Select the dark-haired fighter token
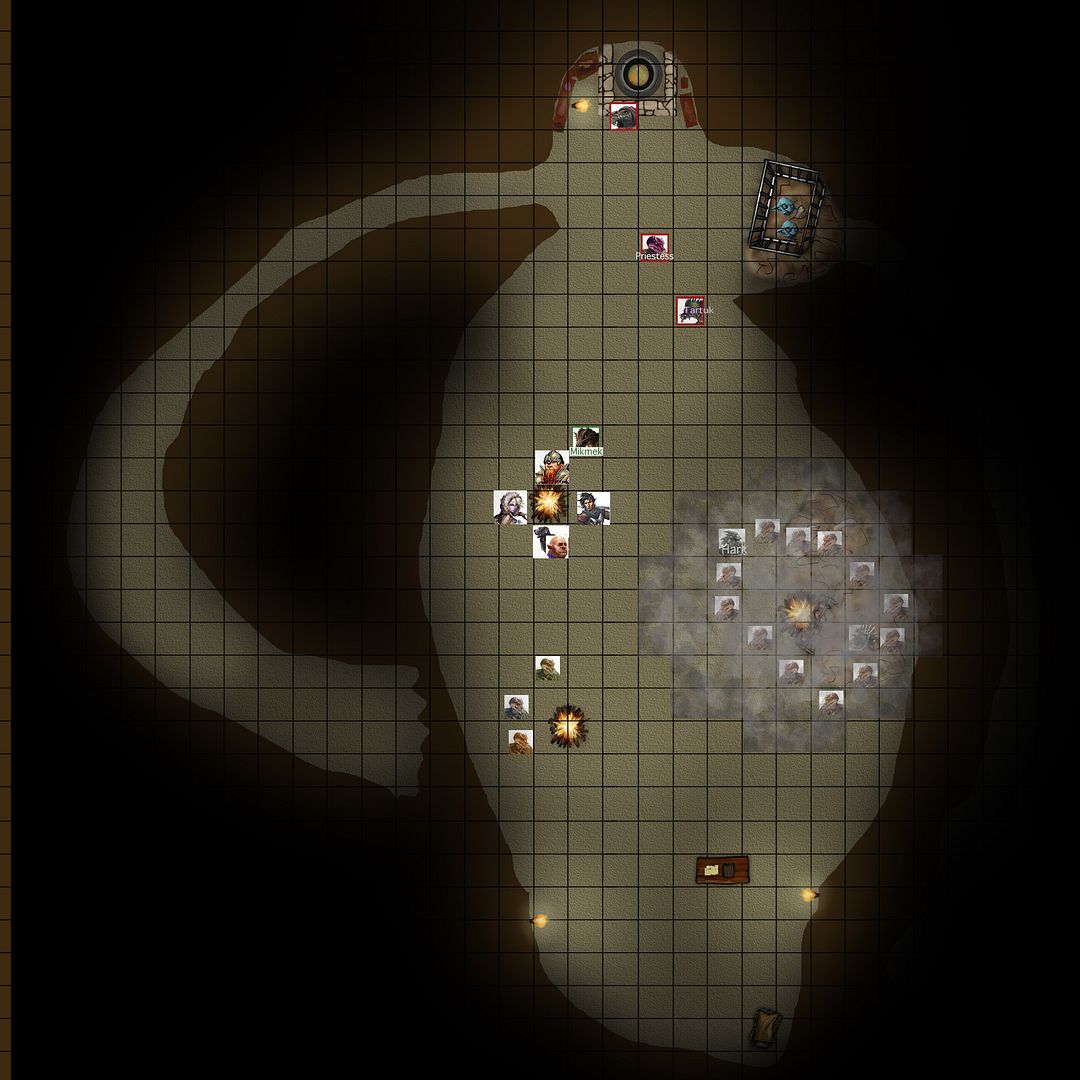 click(592, 506)
